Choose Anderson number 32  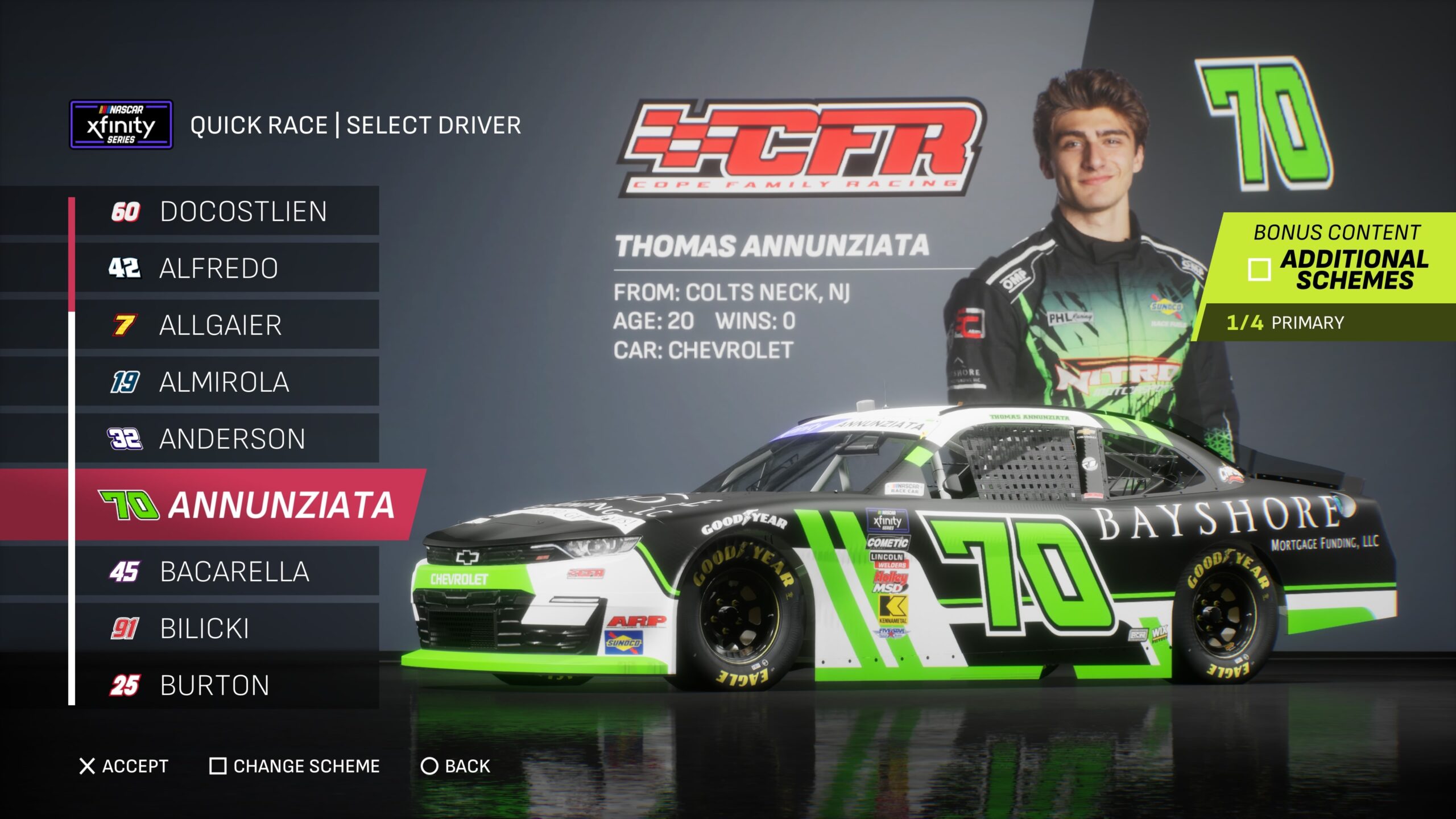coord(227,439)
